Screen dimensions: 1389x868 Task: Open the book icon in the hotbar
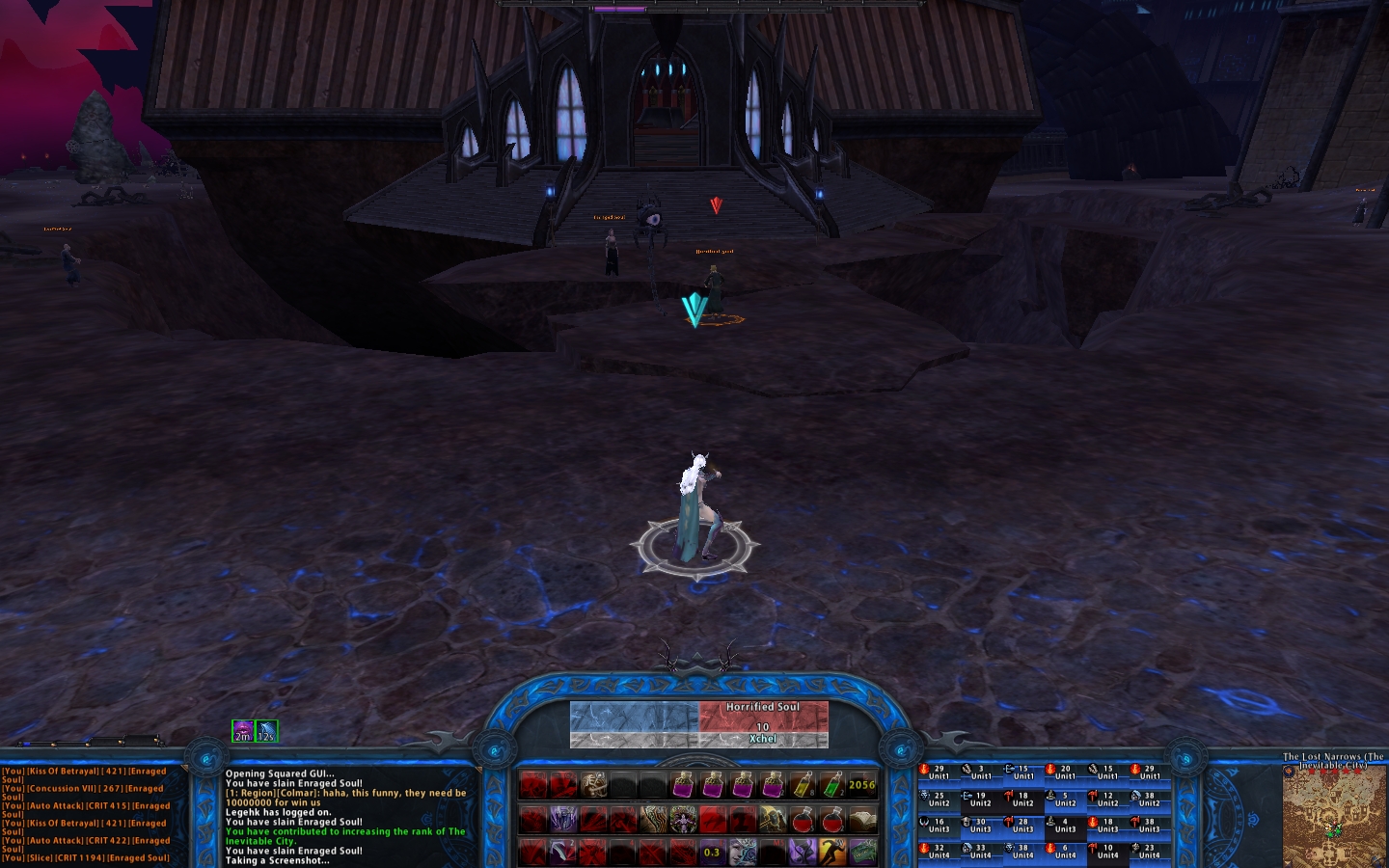862,821
